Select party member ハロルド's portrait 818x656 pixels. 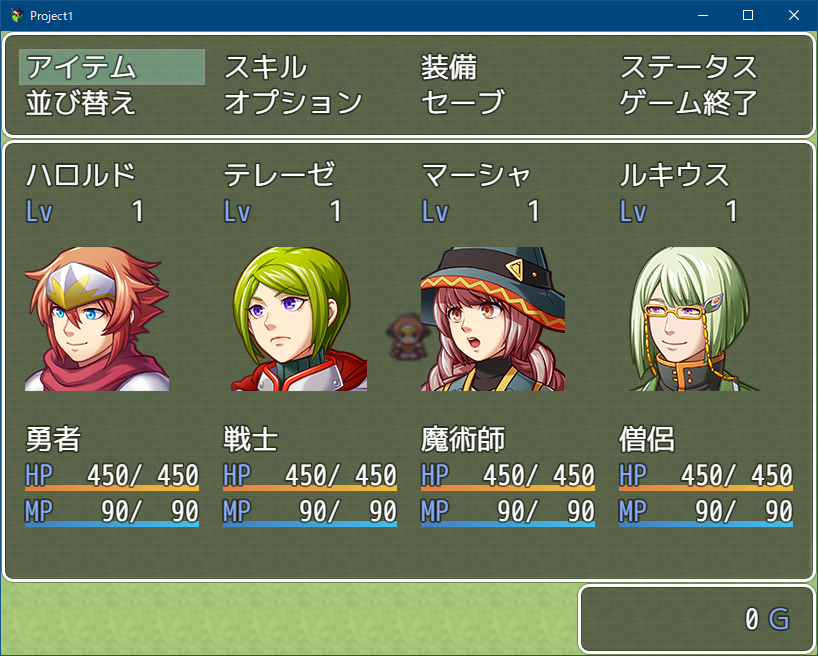coord(97,319)
